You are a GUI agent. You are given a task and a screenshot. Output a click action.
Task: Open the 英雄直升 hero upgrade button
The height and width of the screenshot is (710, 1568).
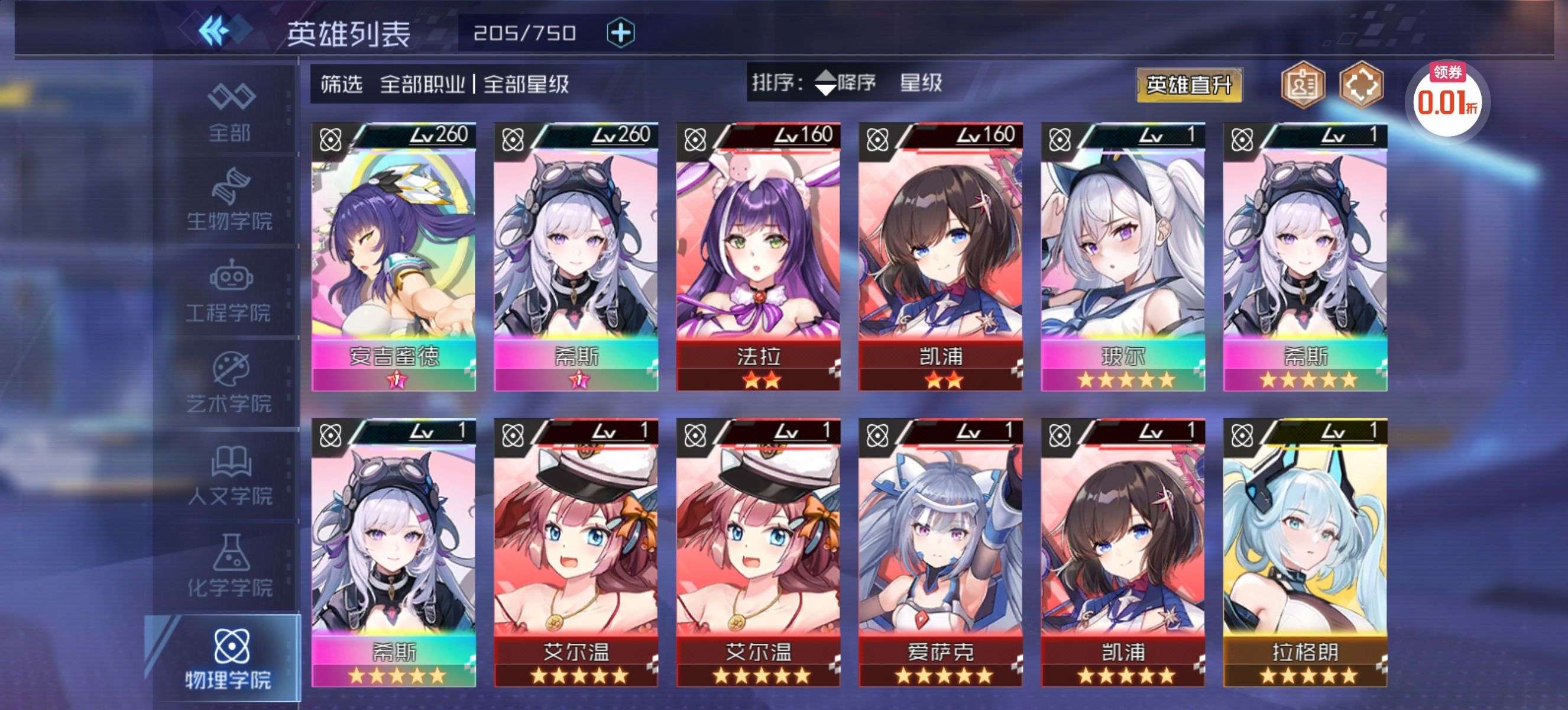tap(1188, 85)
